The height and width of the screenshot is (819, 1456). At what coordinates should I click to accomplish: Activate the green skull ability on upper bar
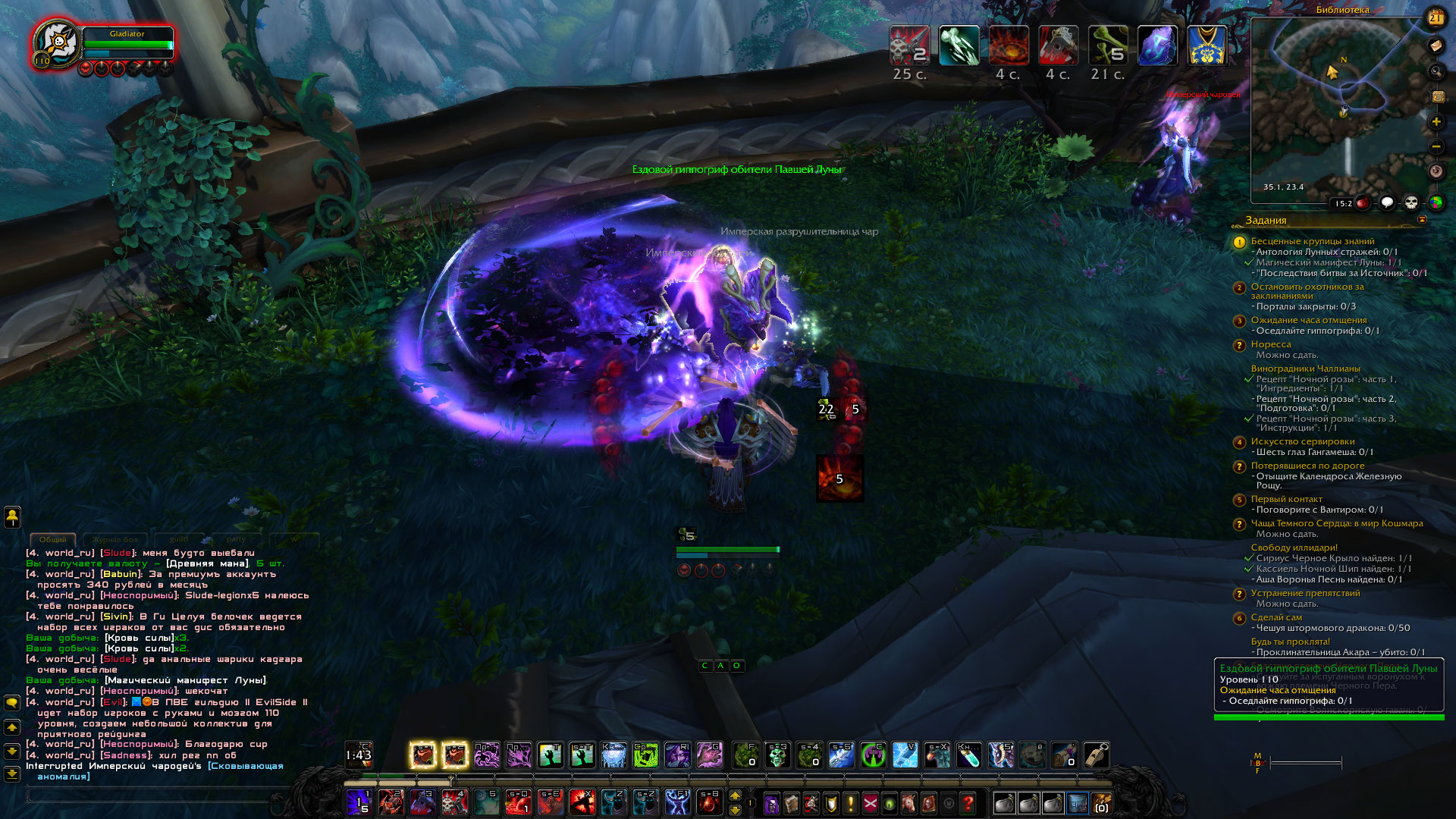pyautogui.click(x=777, y=755)
